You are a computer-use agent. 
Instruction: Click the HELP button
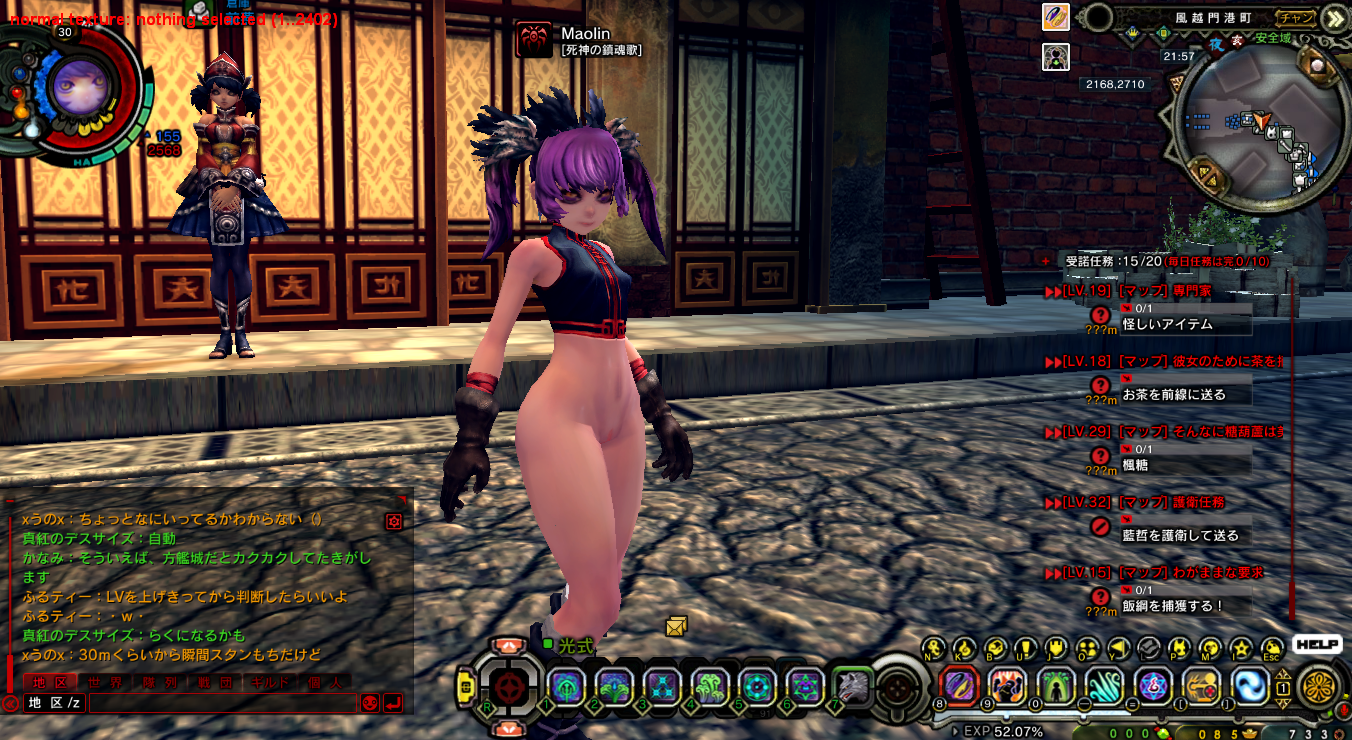[x=1316, y=645]
